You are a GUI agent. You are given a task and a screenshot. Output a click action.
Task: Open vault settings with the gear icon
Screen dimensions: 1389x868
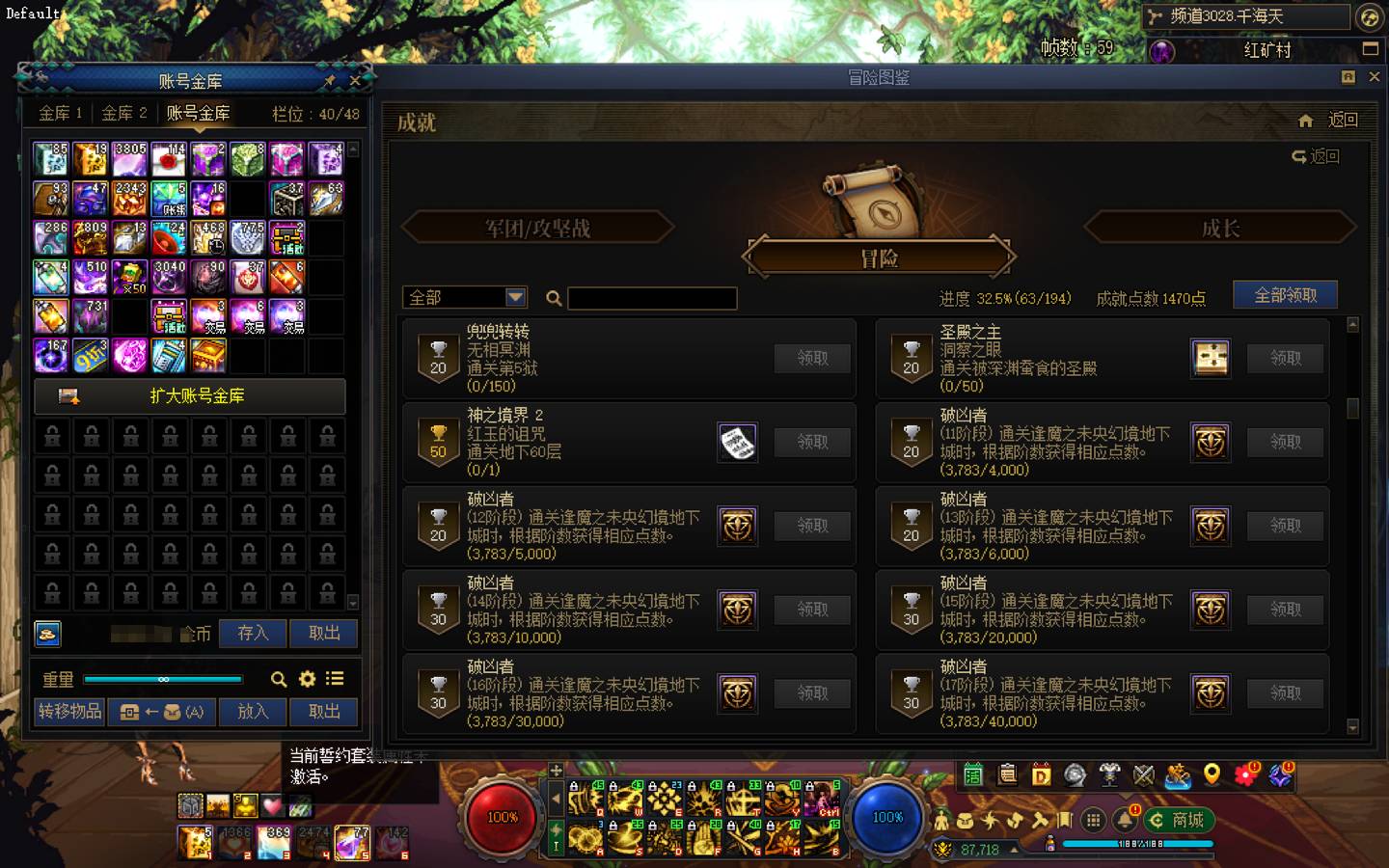tap(307, 679)
